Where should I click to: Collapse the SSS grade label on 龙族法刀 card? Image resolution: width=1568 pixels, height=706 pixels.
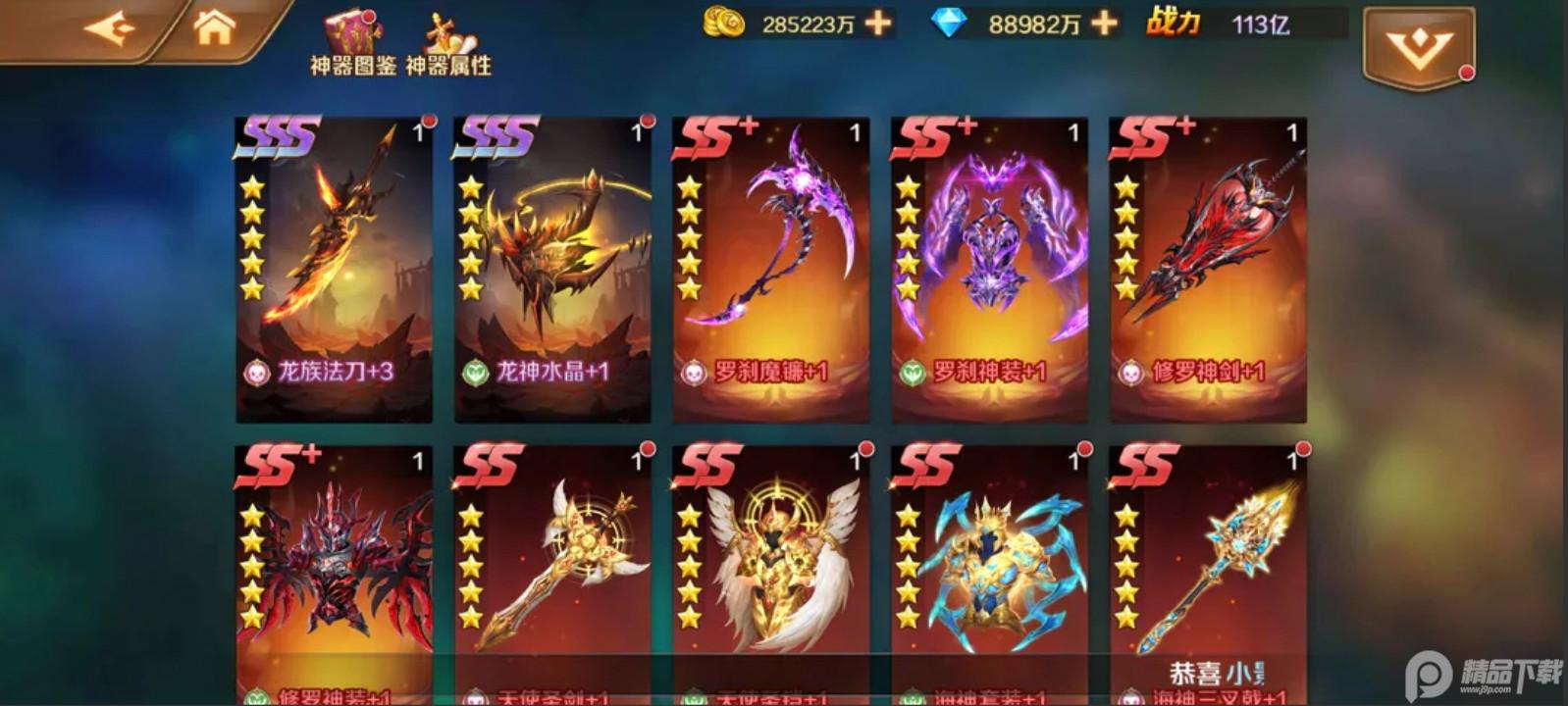coord(280,137)
